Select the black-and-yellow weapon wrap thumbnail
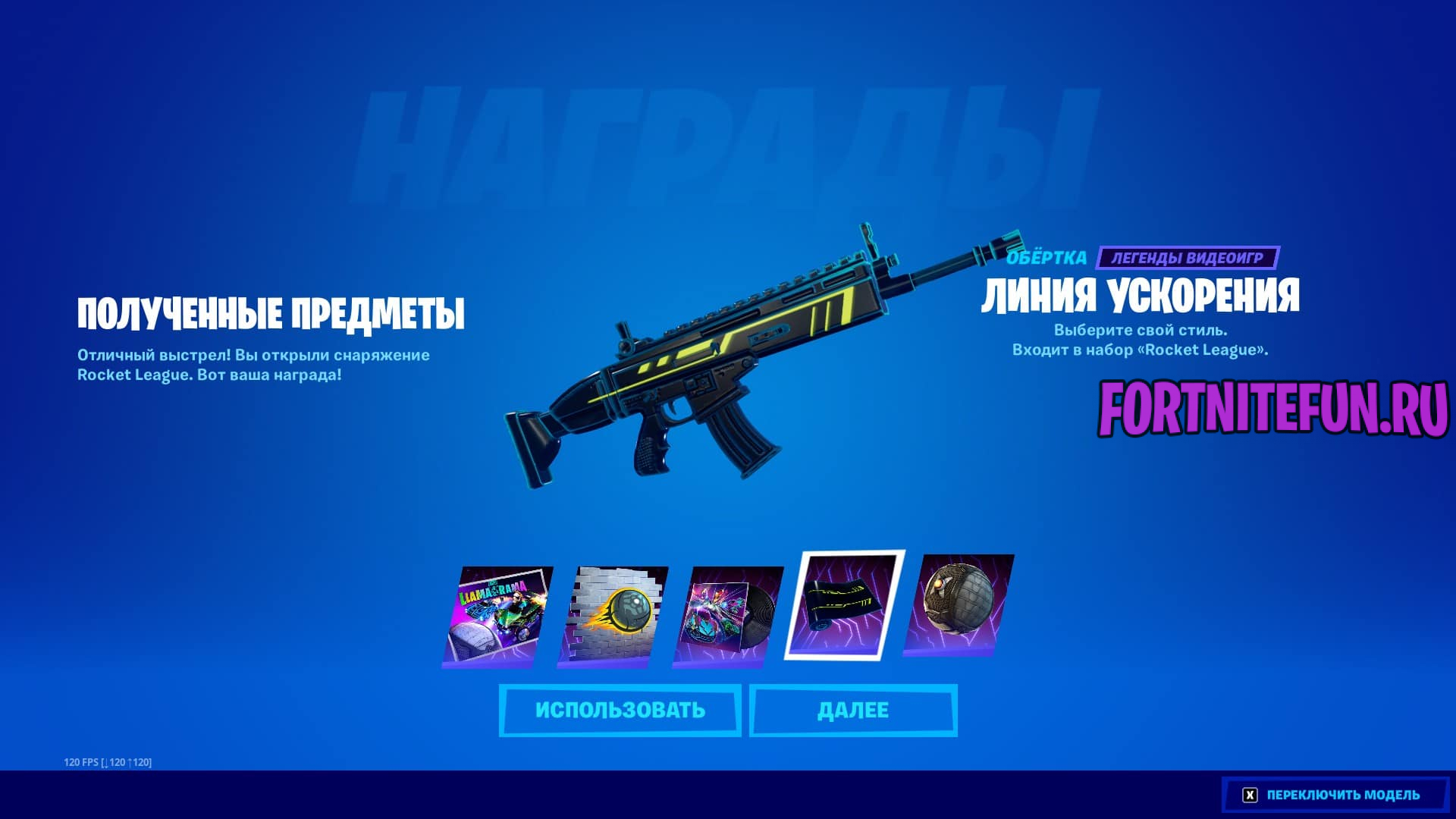The image size is (1456, 819). 844,605
